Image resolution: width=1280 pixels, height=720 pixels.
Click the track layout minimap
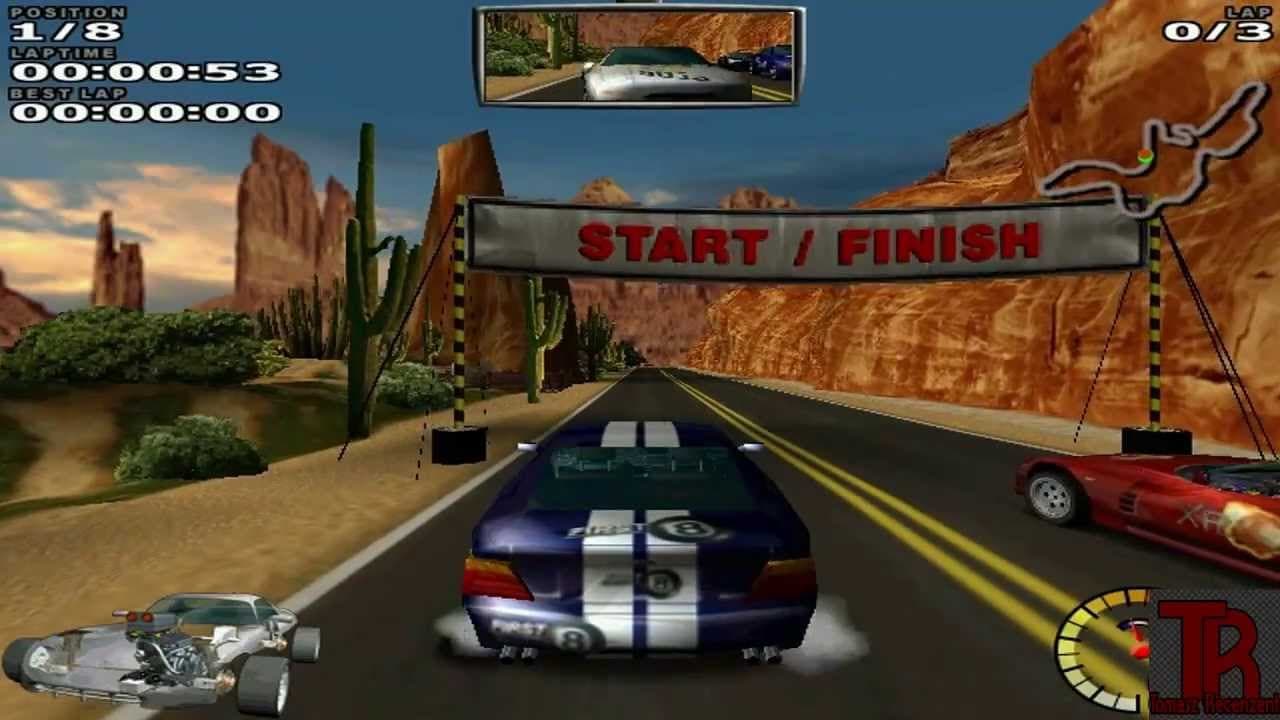tap(1155, 152)
